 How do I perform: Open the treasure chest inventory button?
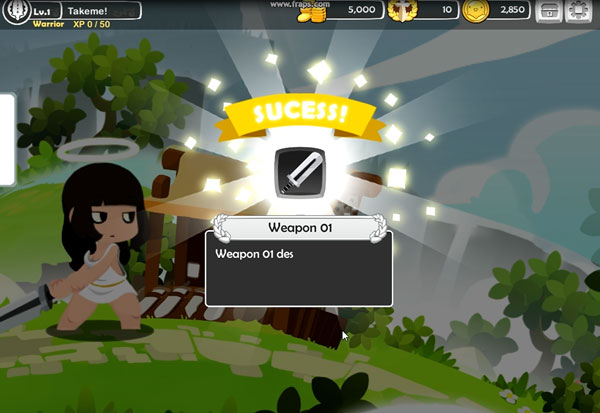click(x=549, y=11)
